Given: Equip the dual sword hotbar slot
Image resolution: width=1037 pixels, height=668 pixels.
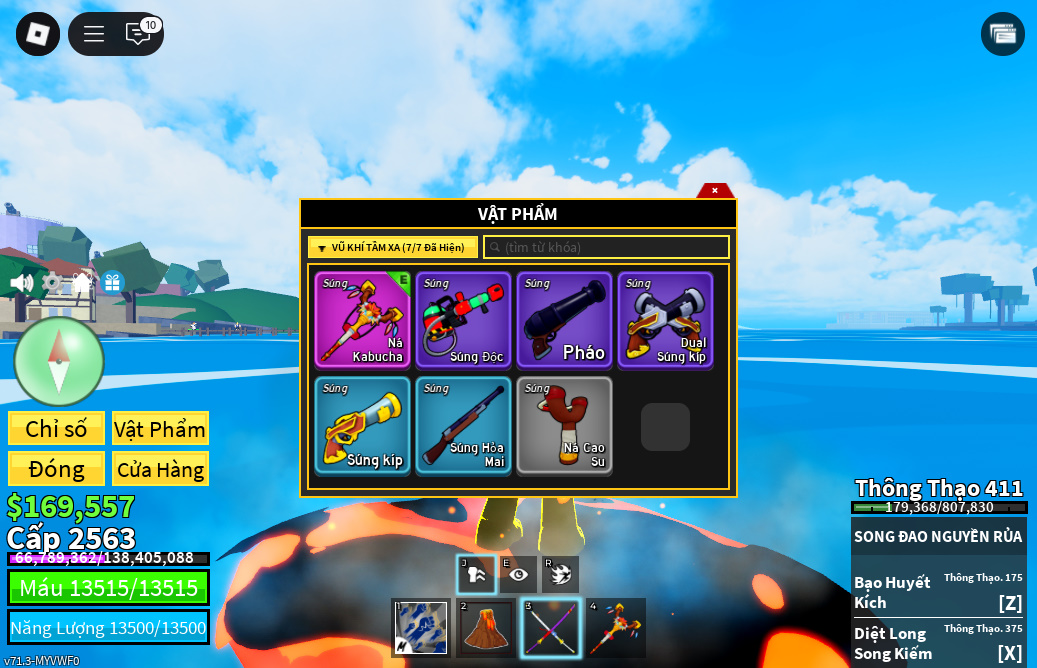Looking at the screenshot, I should coord(550,628).
